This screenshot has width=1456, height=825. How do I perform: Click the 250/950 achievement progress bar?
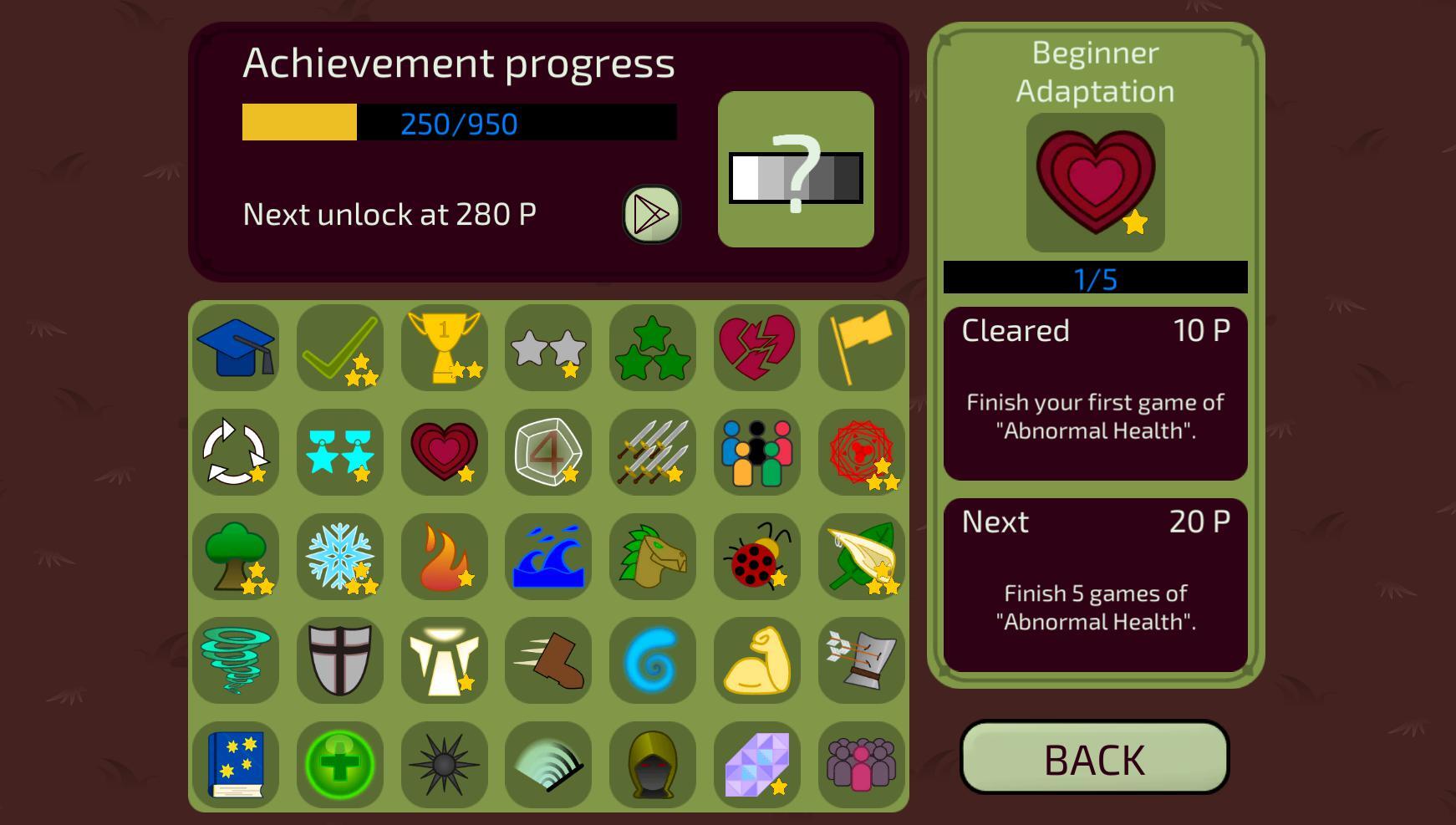(458, 123)
